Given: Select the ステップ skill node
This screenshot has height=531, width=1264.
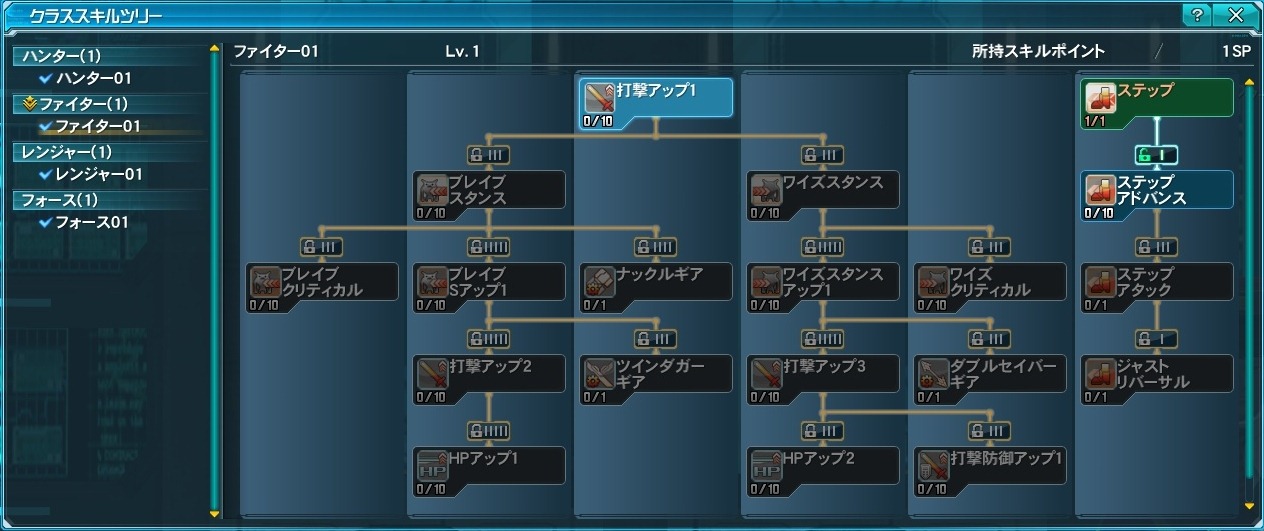Looking at the screenshot, I should tap(1157, 104).
